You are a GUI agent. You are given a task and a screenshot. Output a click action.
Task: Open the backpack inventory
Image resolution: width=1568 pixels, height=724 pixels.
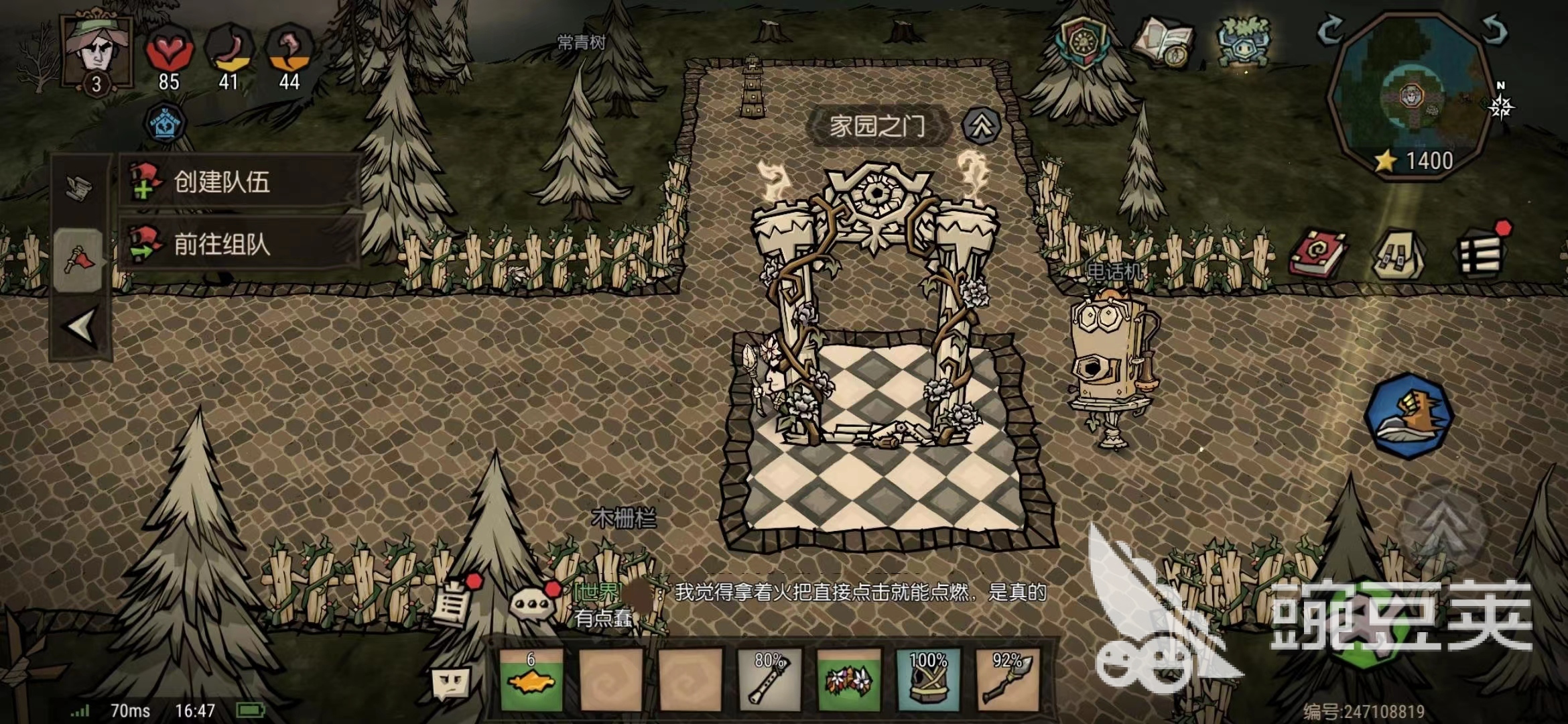click(1399, 255)
